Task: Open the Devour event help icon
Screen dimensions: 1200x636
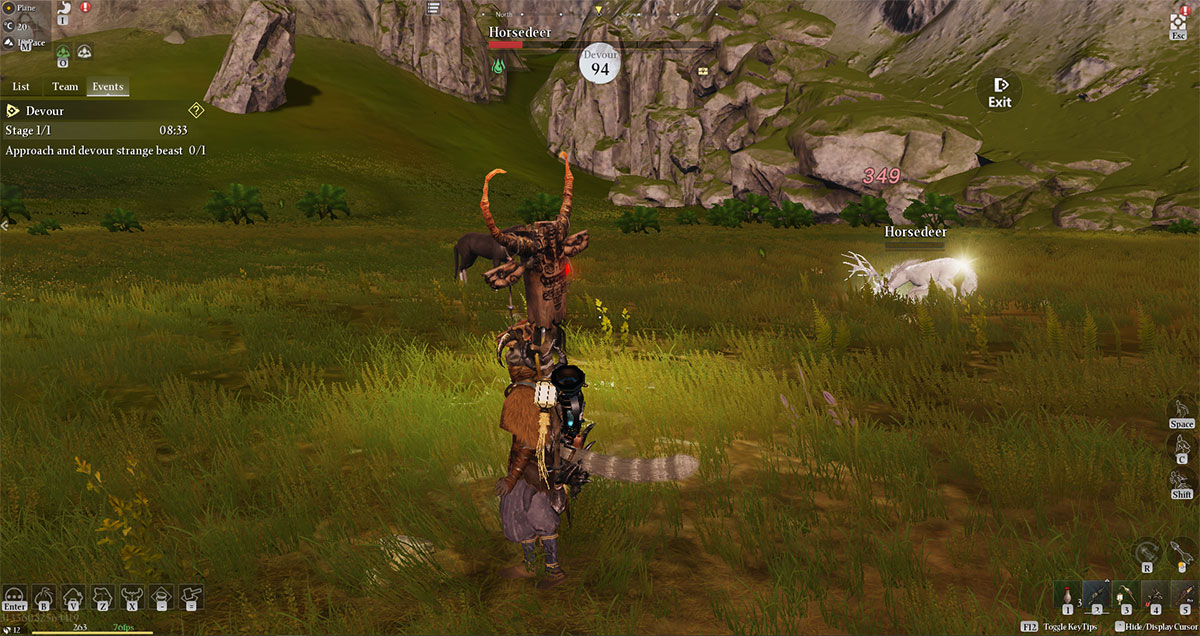Action: pos(197,111)
